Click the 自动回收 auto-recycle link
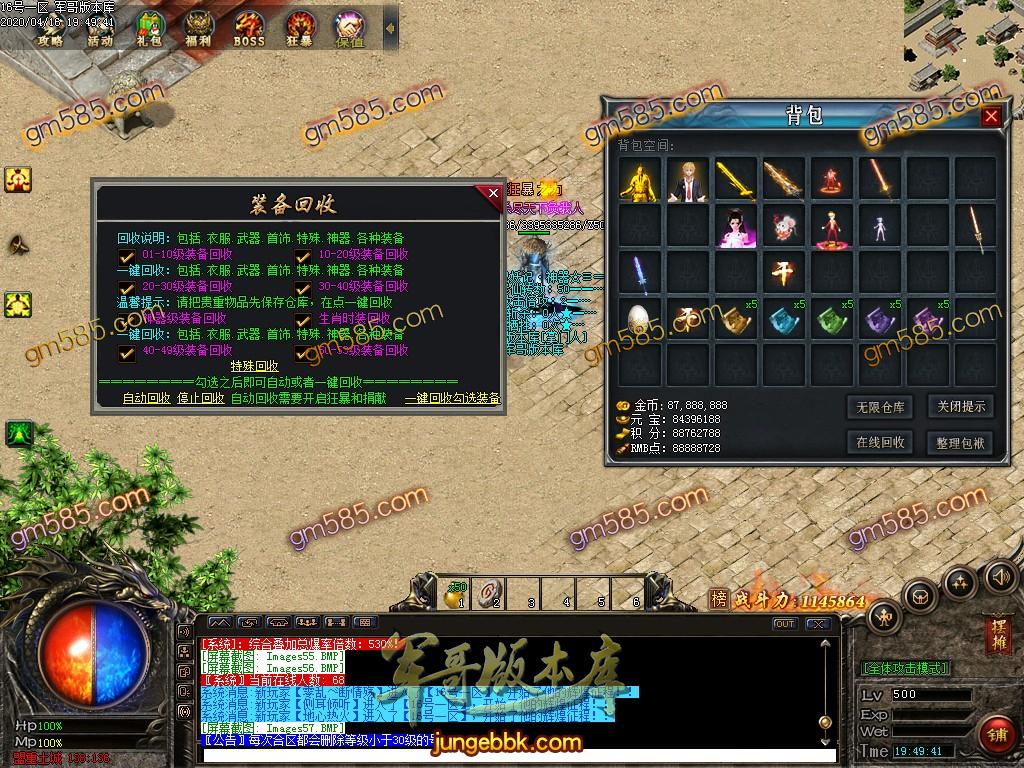This screenshot has width=1024, height=768. (x=146, y=398)
